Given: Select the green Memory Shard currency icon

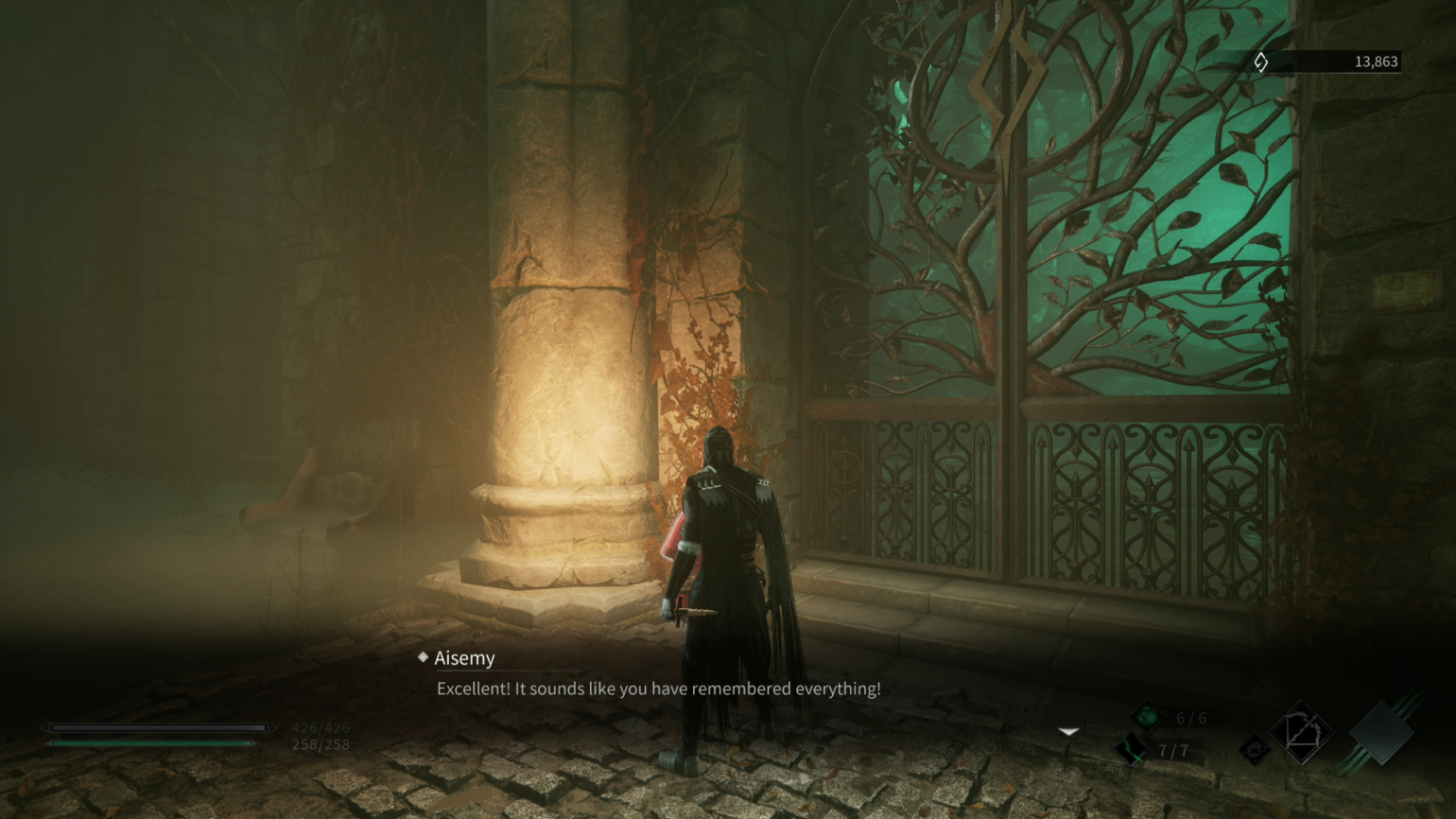Looking at the screenshot, I should pos(1261,61).
